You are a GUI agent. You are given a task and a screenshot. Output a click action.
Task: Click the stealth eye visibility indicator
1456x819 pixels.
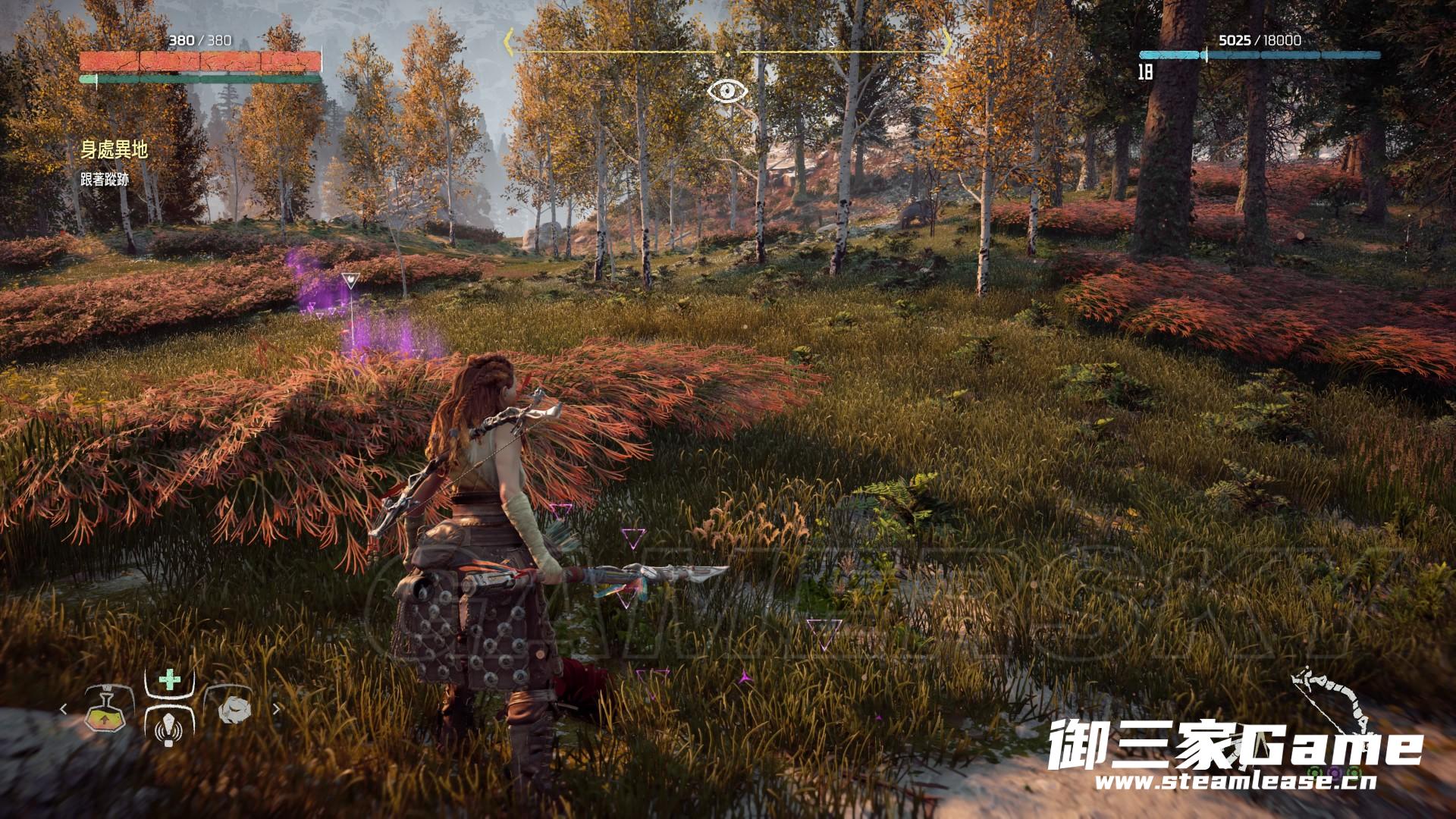click(x=727, y=92)
